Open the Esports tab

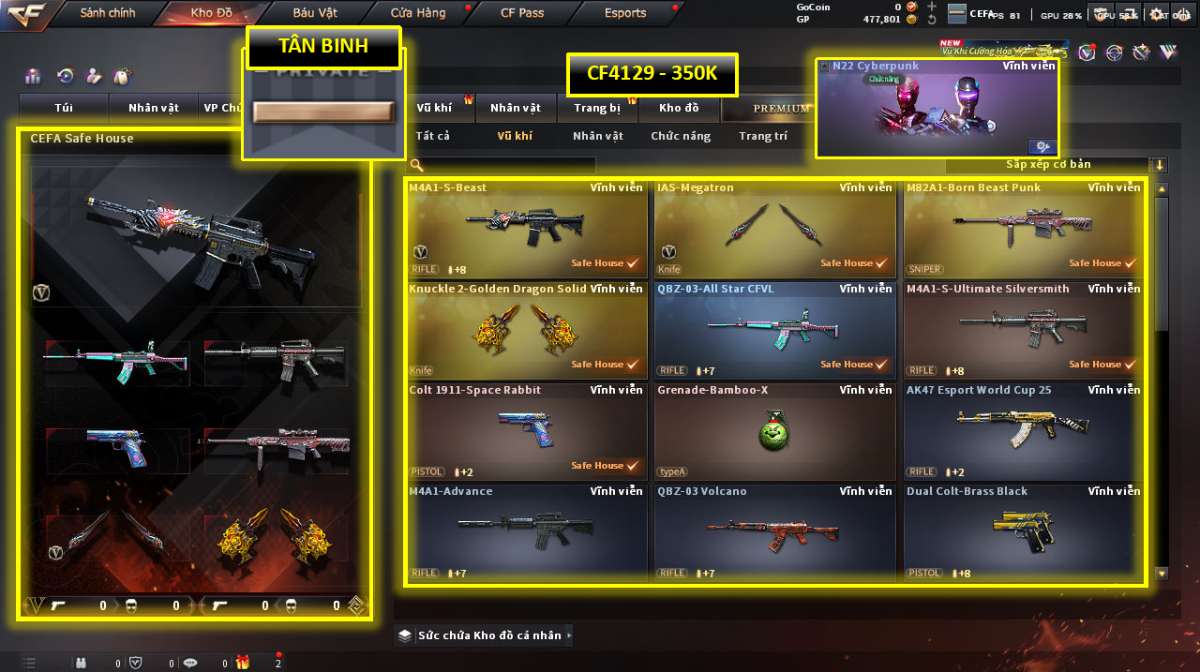tap(625, 14)
